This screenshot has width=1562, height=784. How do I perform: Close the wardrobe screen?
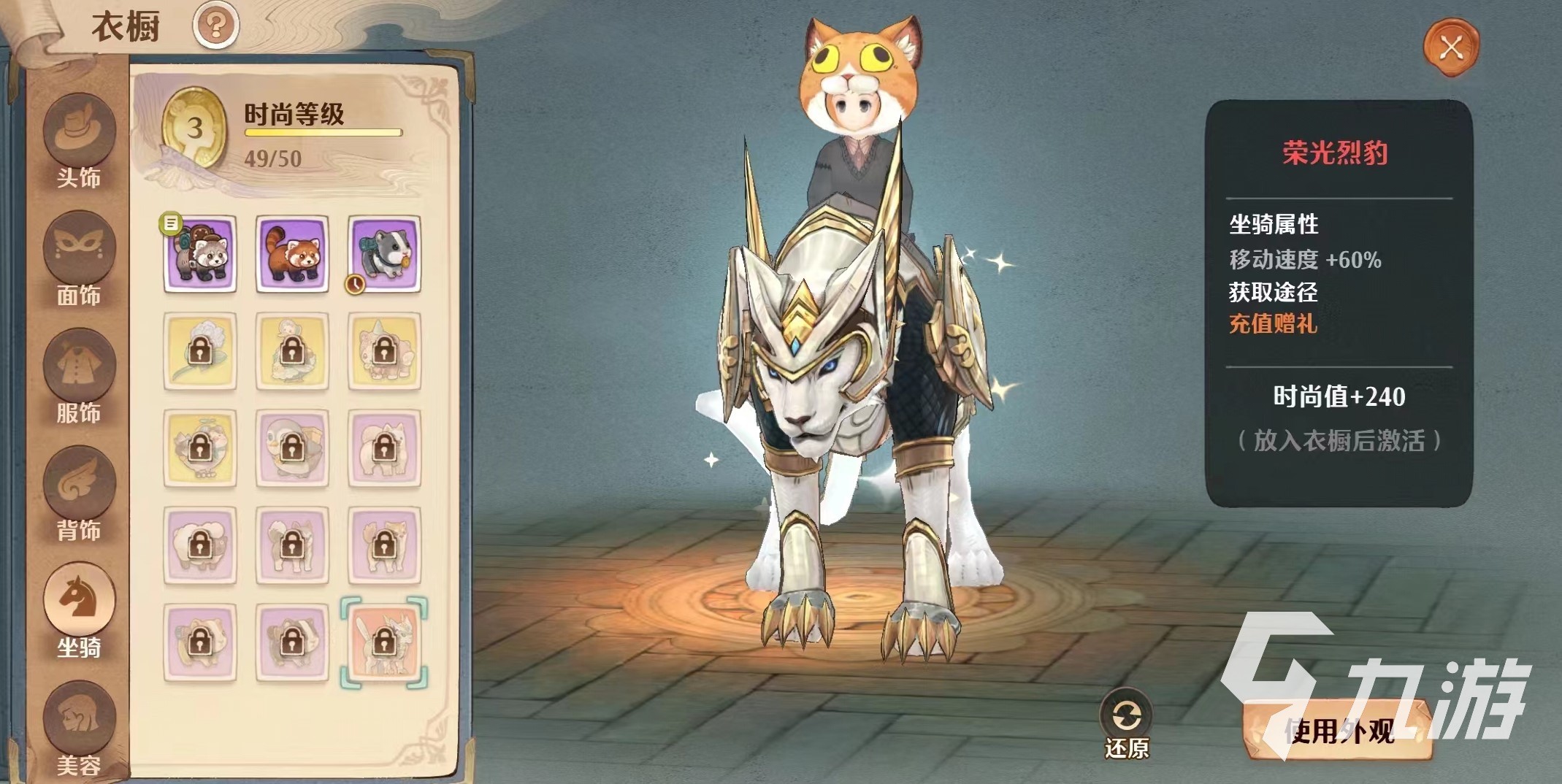tap(1450, 48)
